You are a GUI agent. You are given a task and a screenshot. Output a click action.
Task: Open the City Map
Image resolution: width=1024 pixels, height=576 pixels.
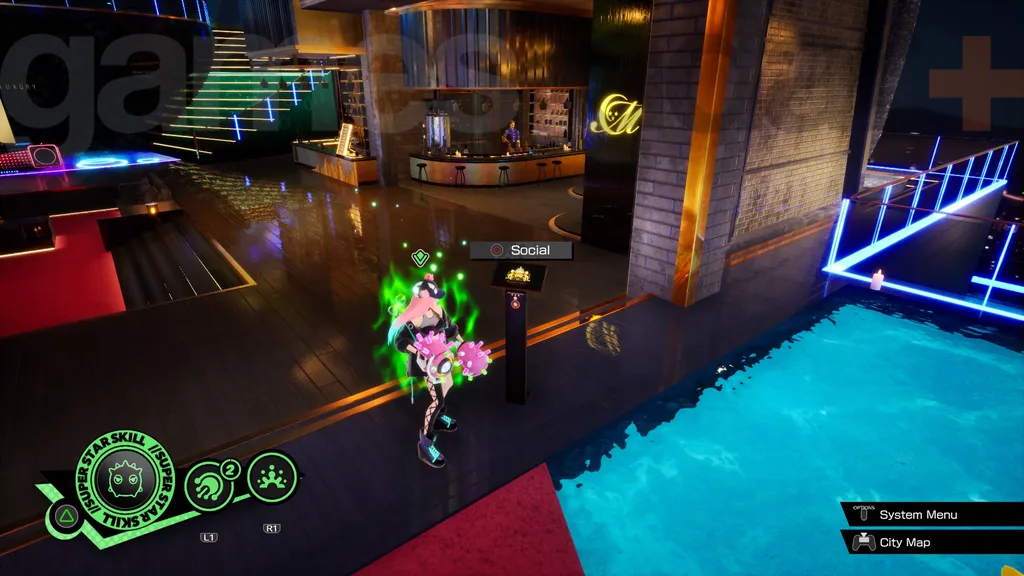904,542
